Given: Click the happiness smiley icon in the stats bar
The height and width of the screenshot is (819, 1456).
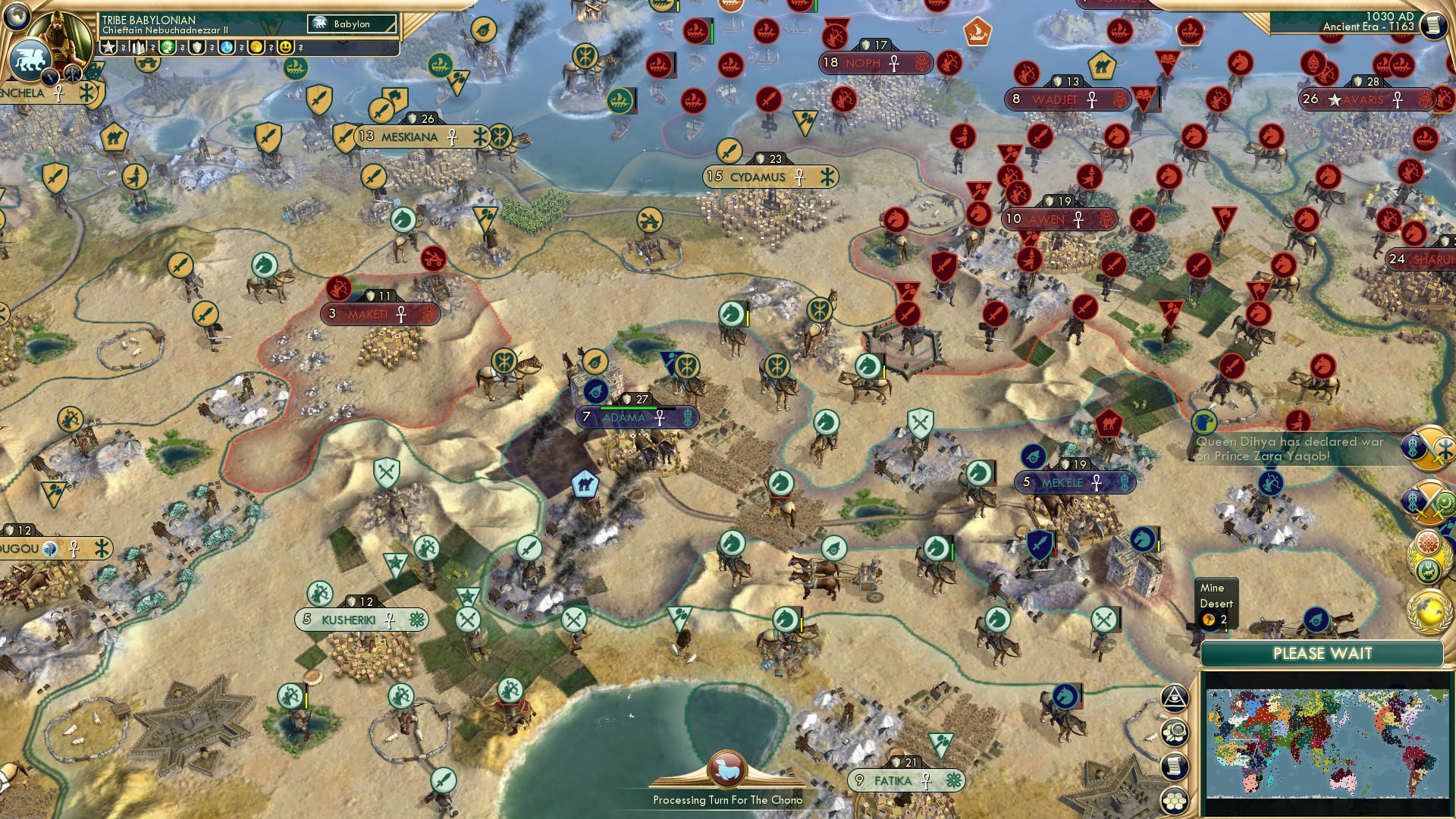Looking at the screenshot, I should point(285,48).
